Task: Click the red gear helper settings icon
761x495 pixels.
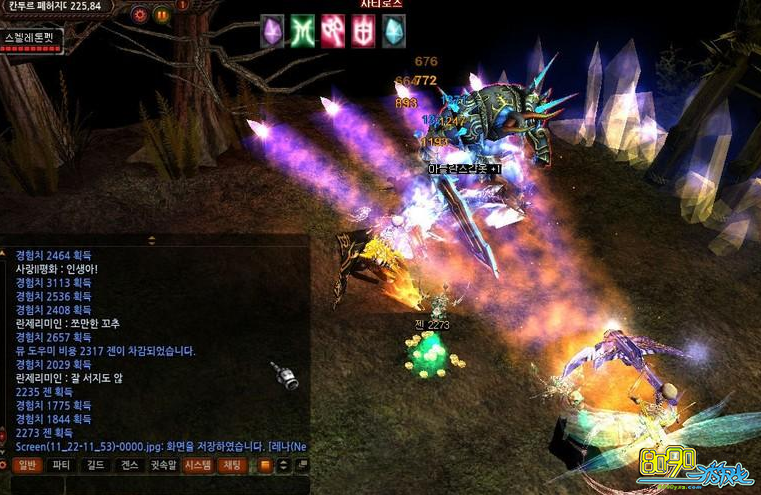Action: [x=140, y=15]
